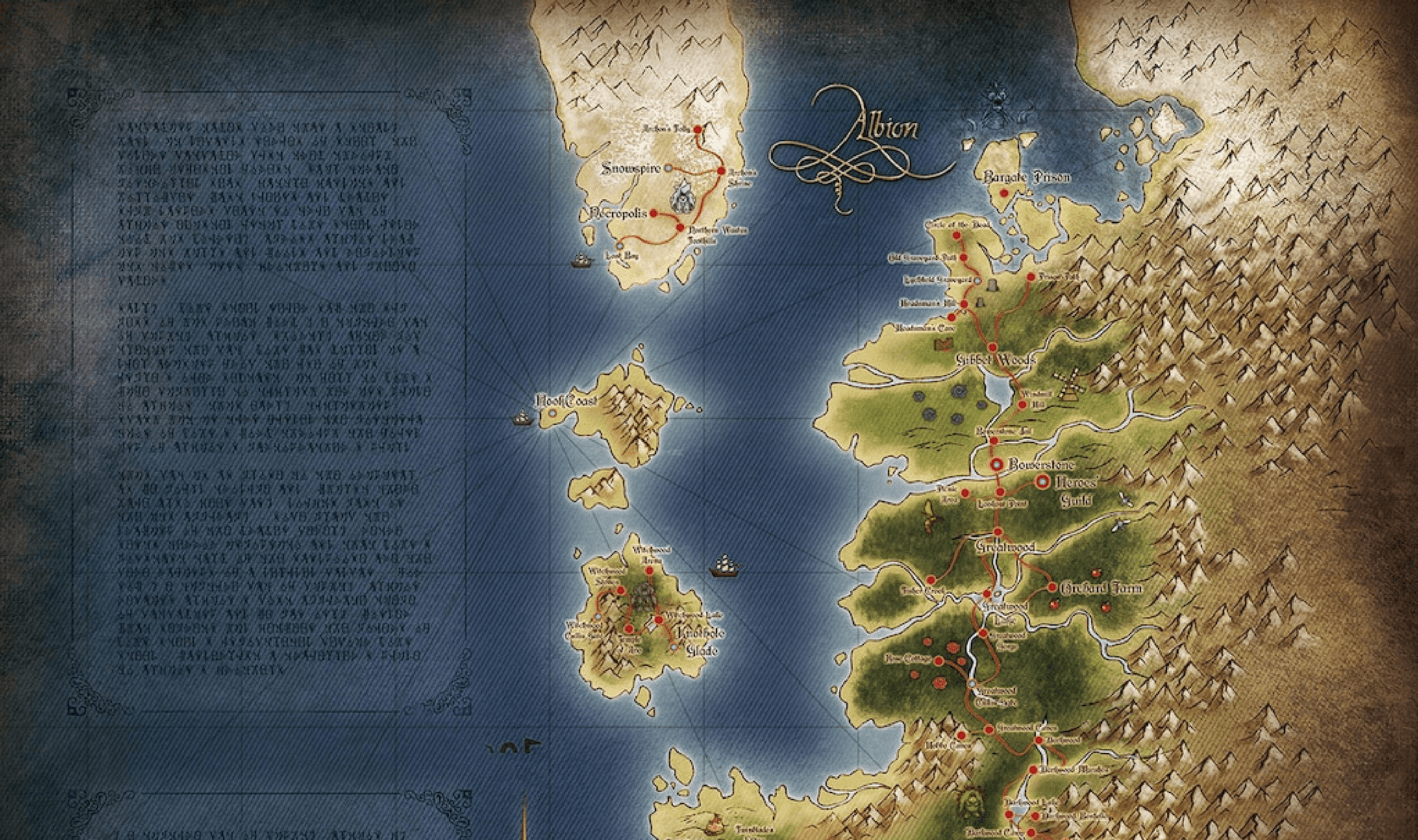1418x840 pixels.
Task: Pick the Archon's Folly marker
Action: coord(698,130)
